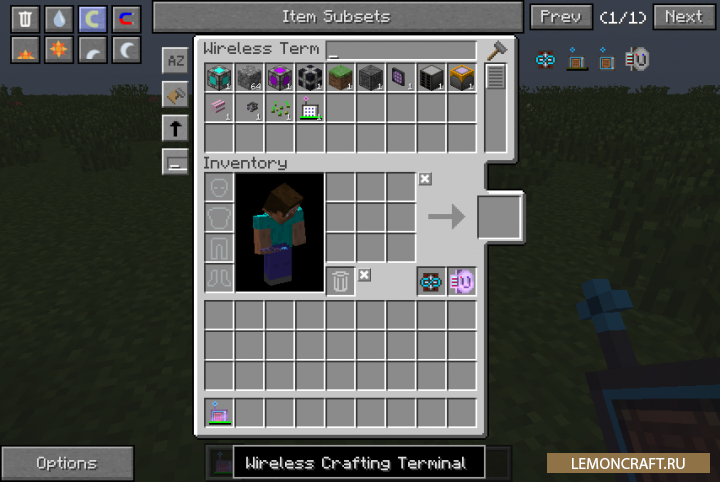
Task: Click the AZ sort order button
Action: point(175,61)
